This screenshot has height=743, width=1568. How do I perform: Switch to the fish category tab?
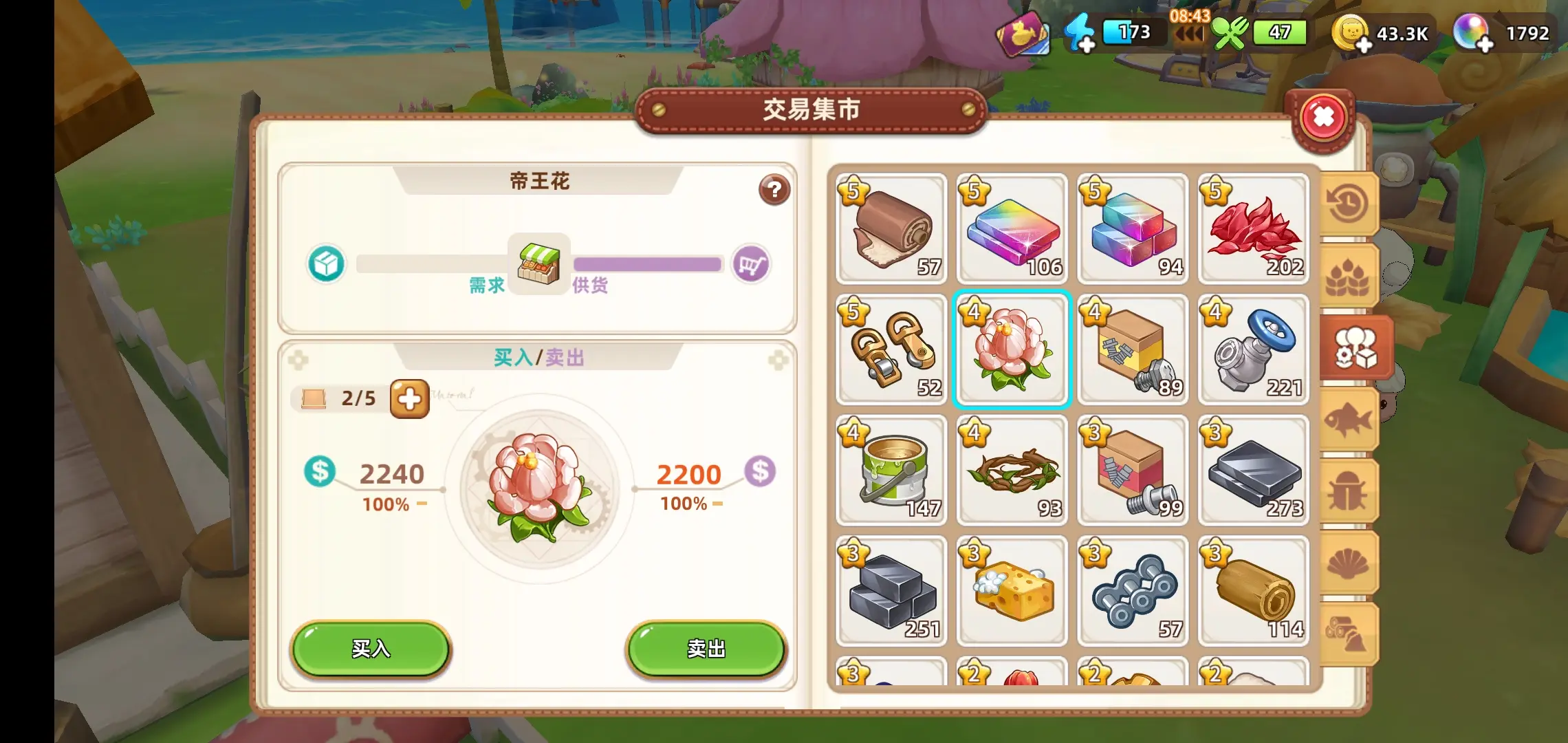[1348, 419]
